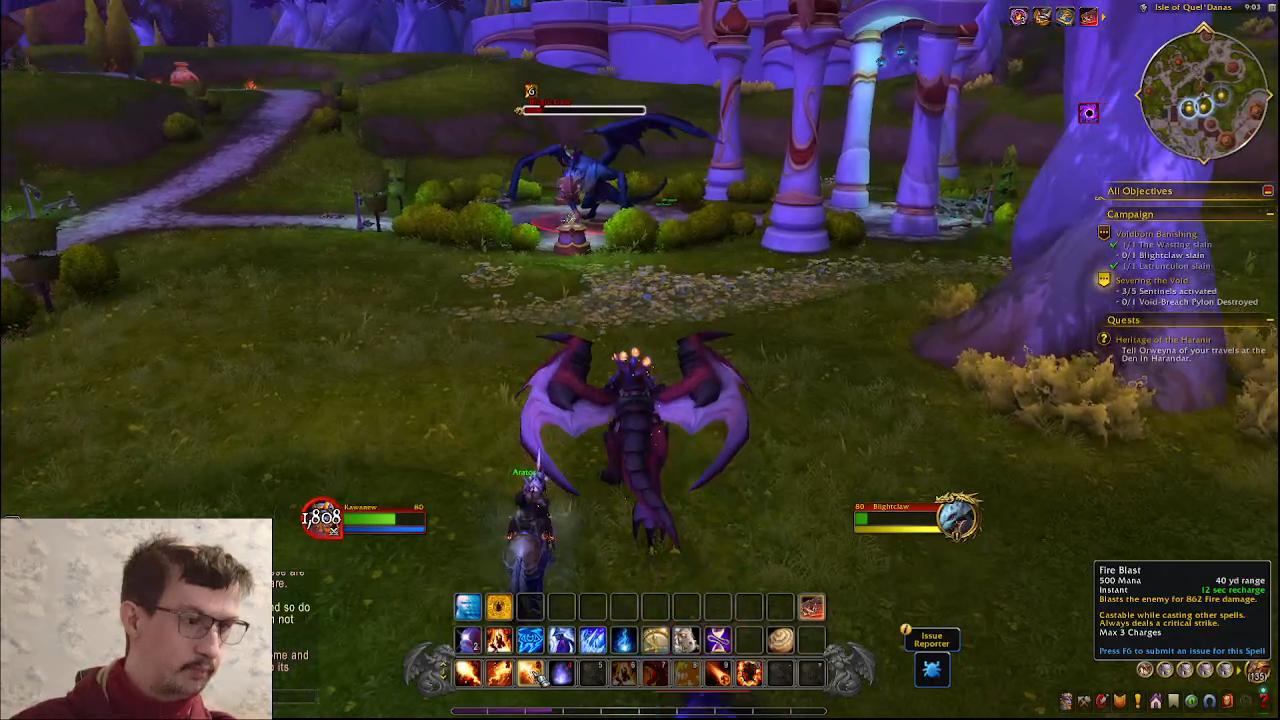Open the main backpack showing 135

(1256, 672)
